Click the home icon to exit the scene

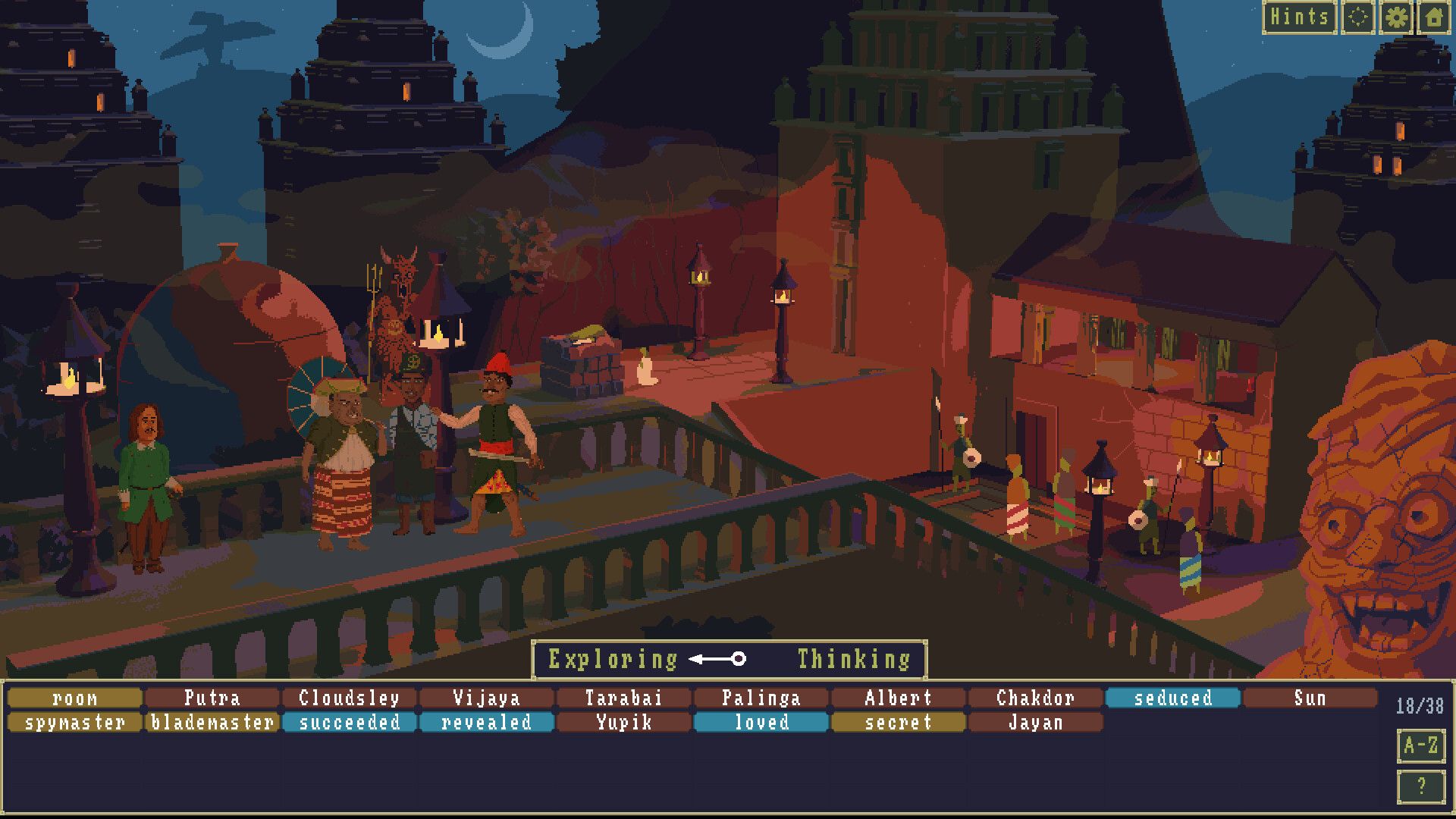pos(1435,16)
